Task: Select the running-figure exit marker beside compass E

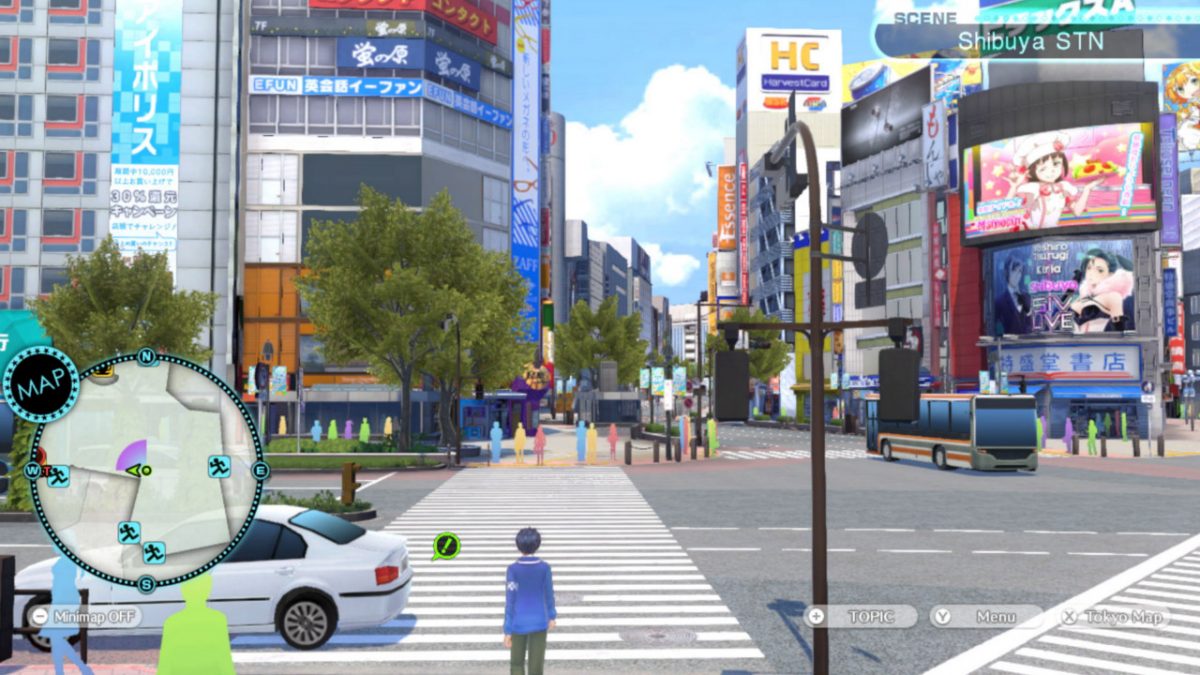Action: tap(219, 466)
